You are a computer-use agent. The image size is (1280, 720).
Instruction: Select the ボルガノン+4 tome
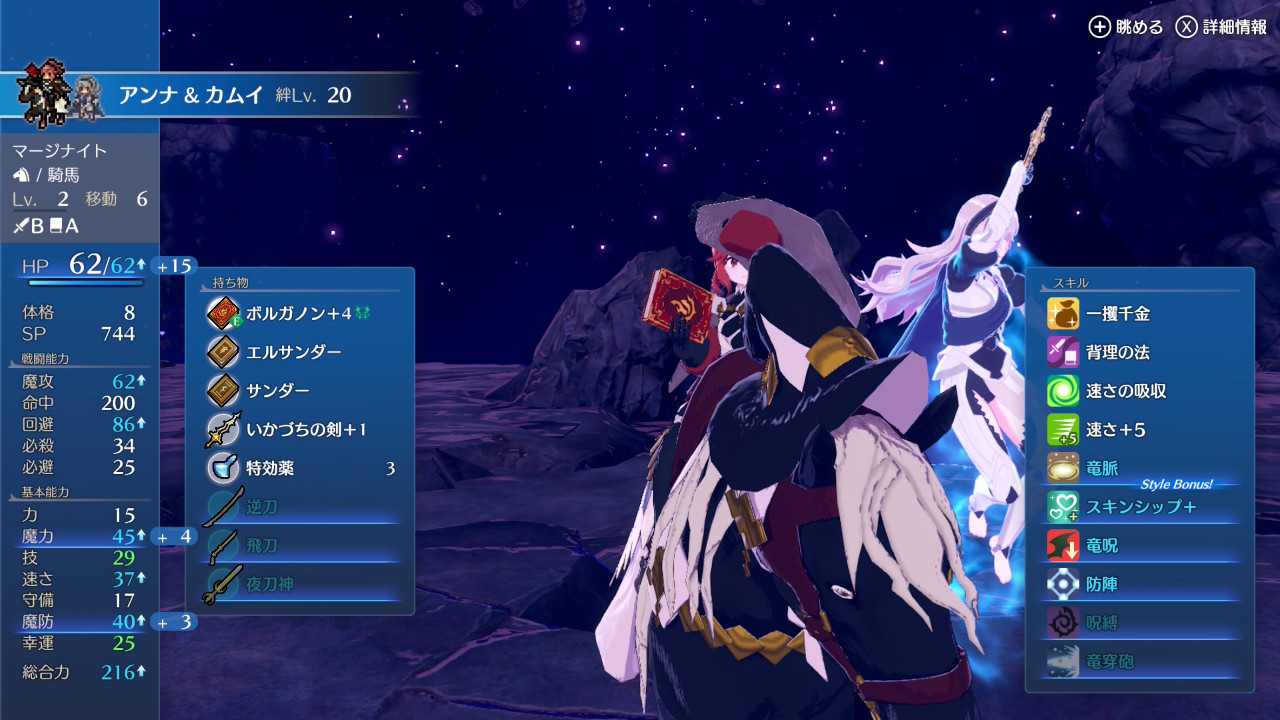tap(298, 314)
